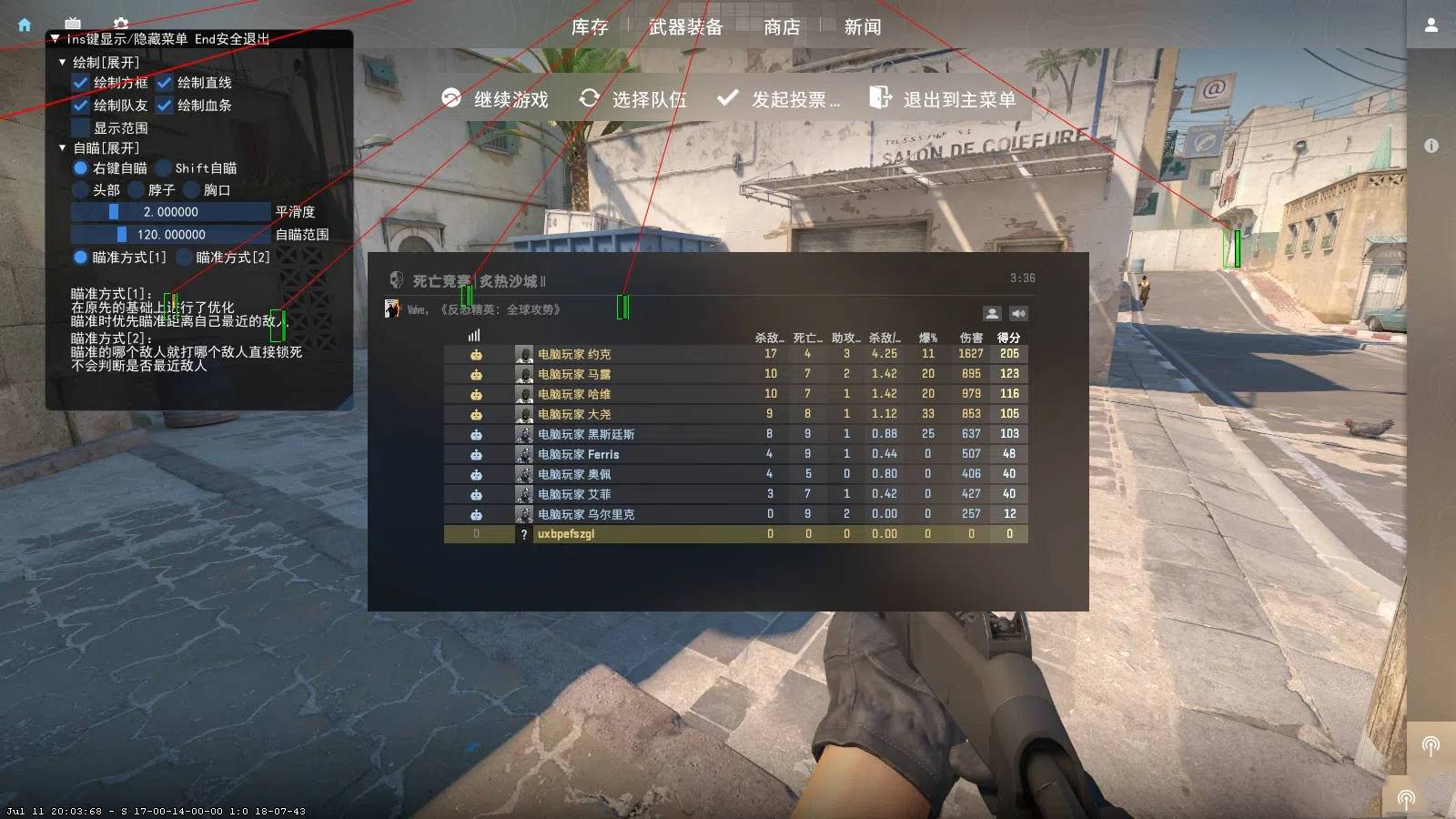Open the 商店 menu at the top
This screenshot has height=819, width=1456.
pyautogui.click(x=783, y=27)
